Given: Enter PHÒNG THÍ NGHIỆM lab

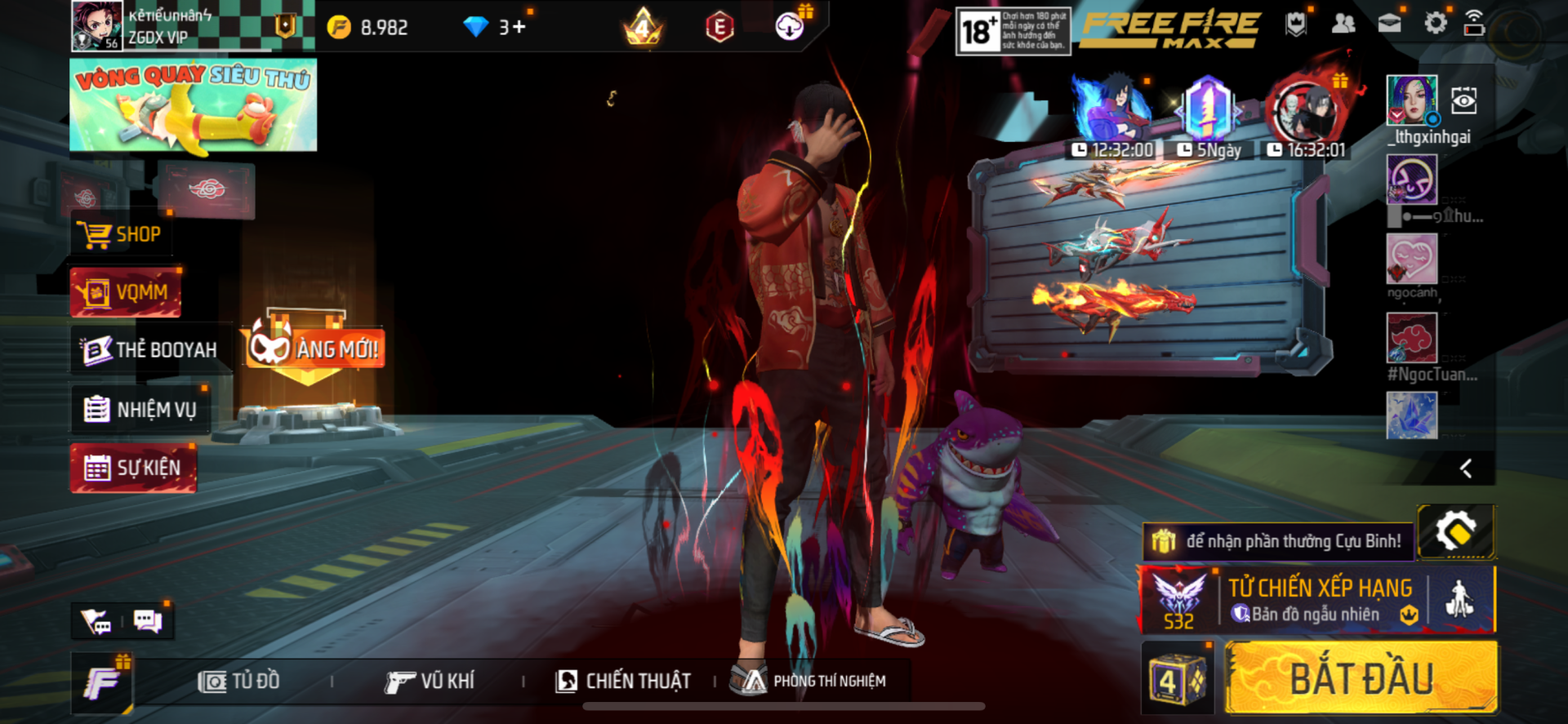Looking at the screenshot, I should (810, 681).
